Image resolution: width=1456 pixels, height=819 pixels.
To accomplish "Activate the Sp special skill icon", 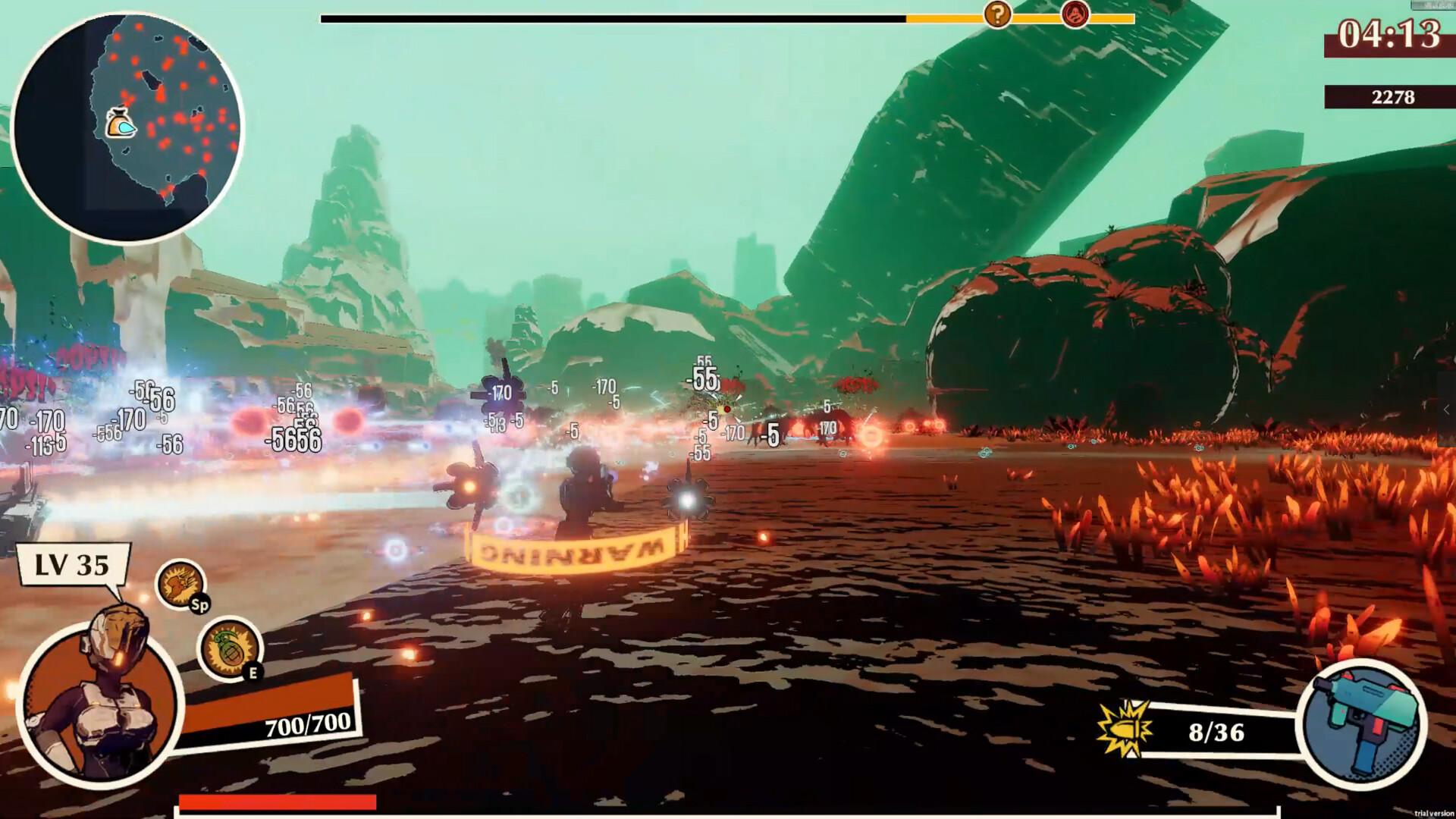I will point(180,585).
